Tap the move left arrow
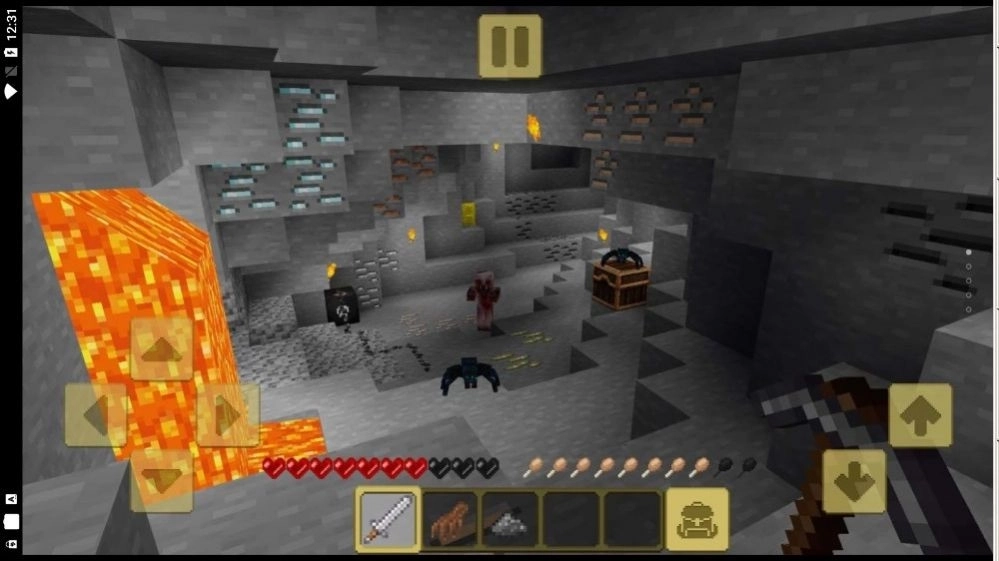 coord(96,415)
